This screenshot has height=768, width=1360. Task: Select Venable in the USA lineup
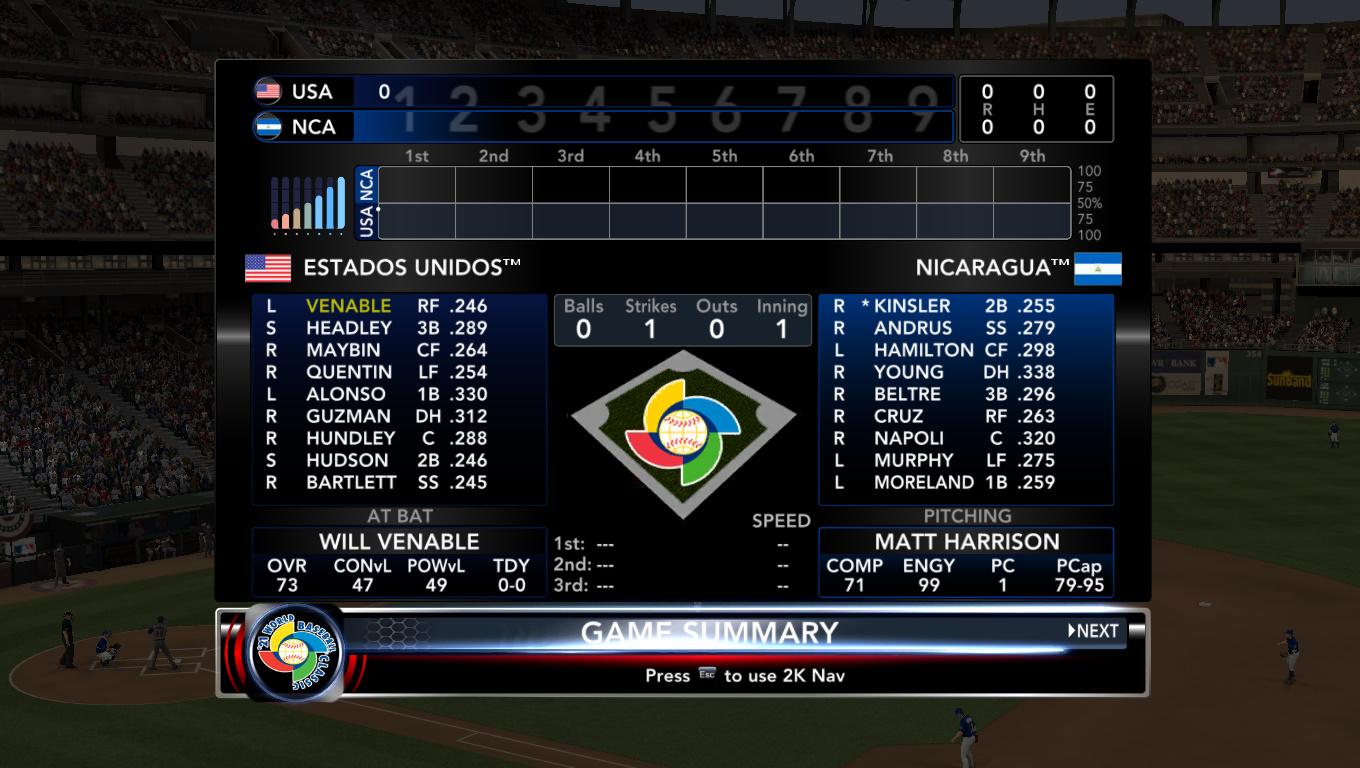tap(348, 306)
